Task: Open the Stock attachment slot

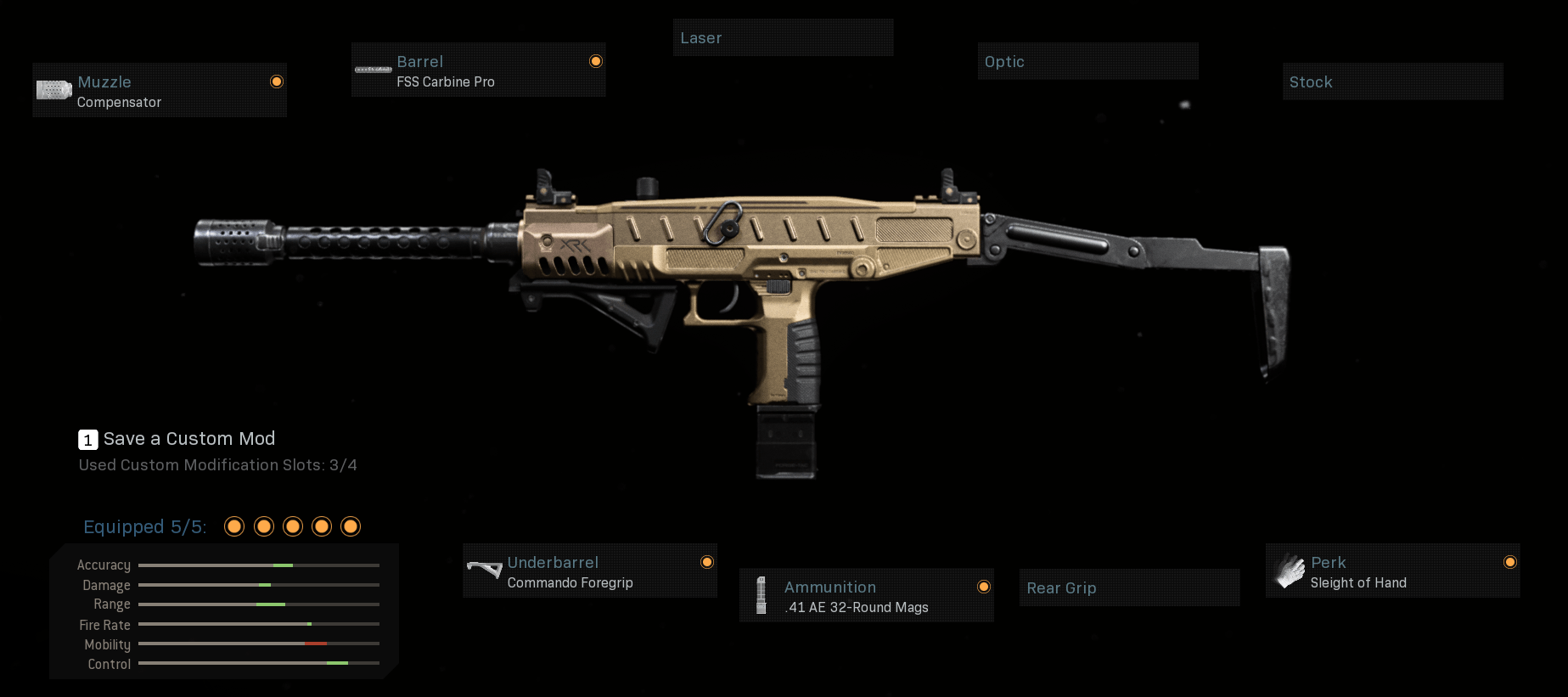Action: [x=1391, y=82]
